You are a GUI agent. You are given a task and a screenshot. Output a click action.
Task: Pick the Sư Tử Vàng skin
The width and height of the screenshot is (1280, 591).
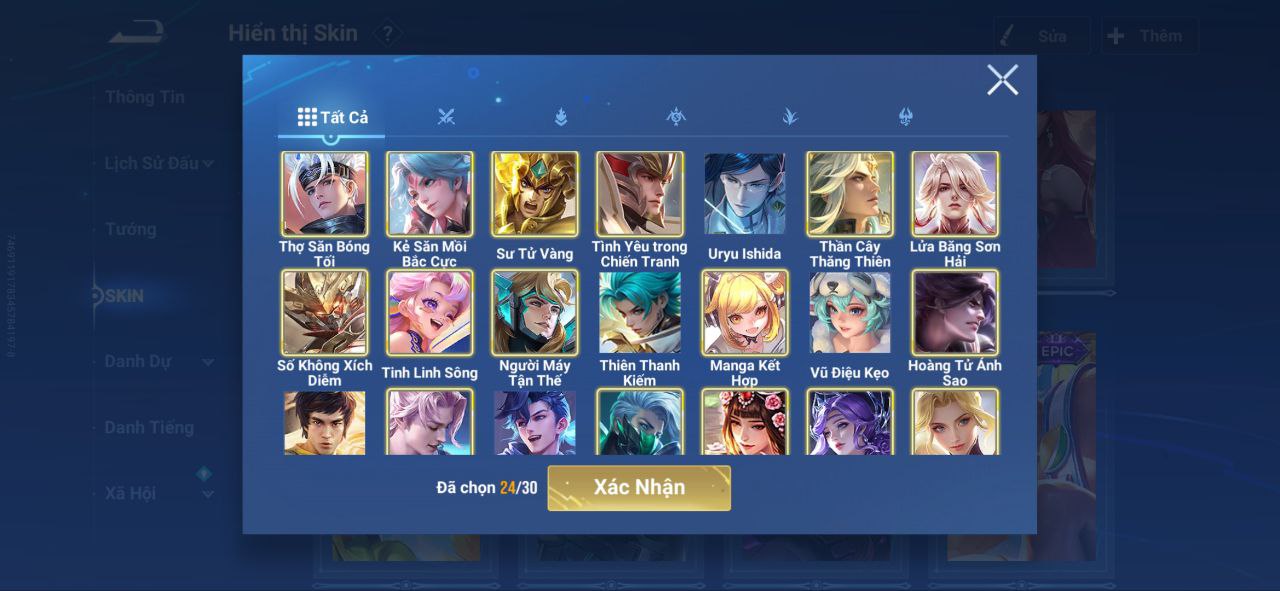click(x=535, y=194)
